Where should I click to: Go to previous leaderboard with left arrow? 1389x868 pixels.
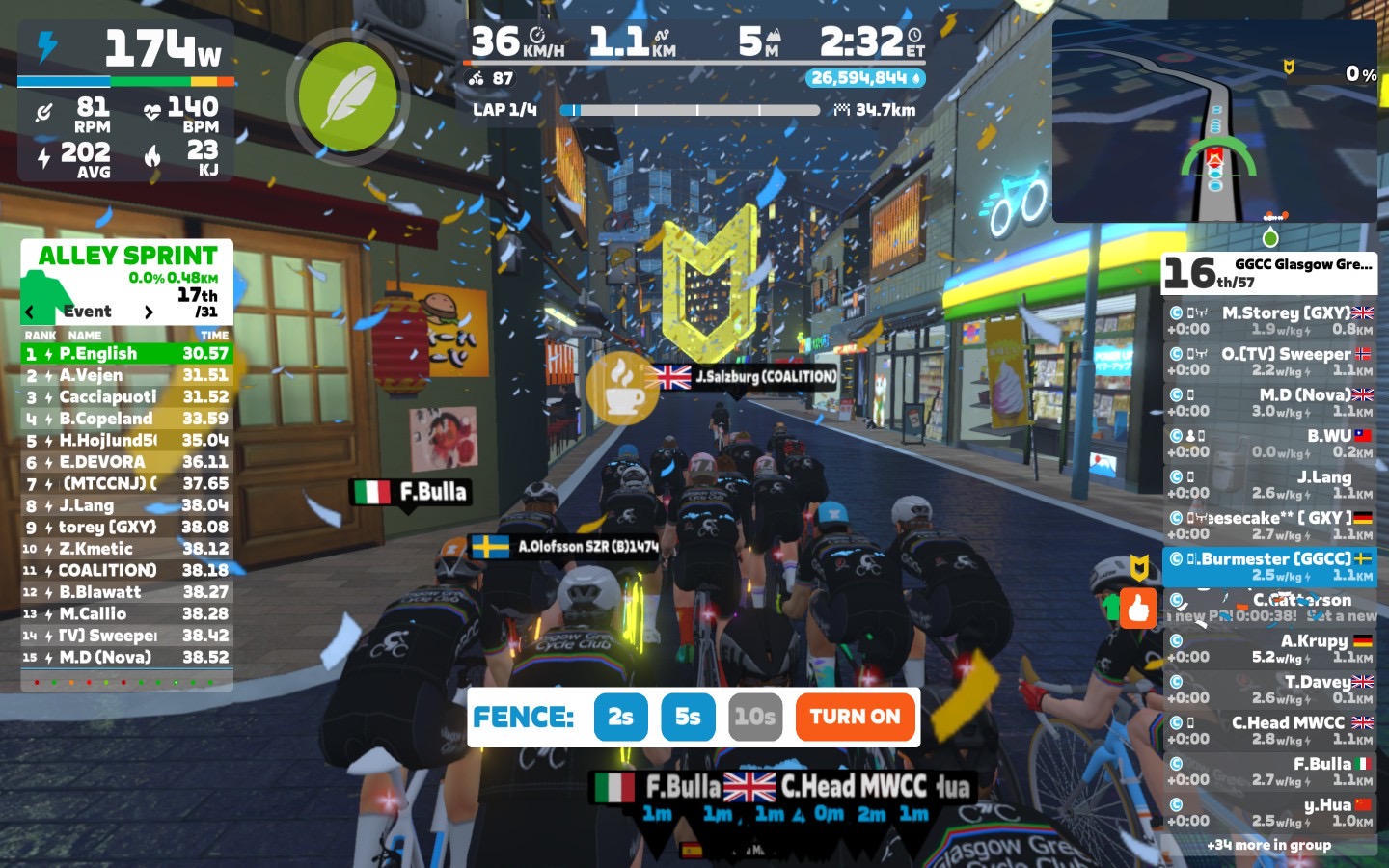(30, 312)
